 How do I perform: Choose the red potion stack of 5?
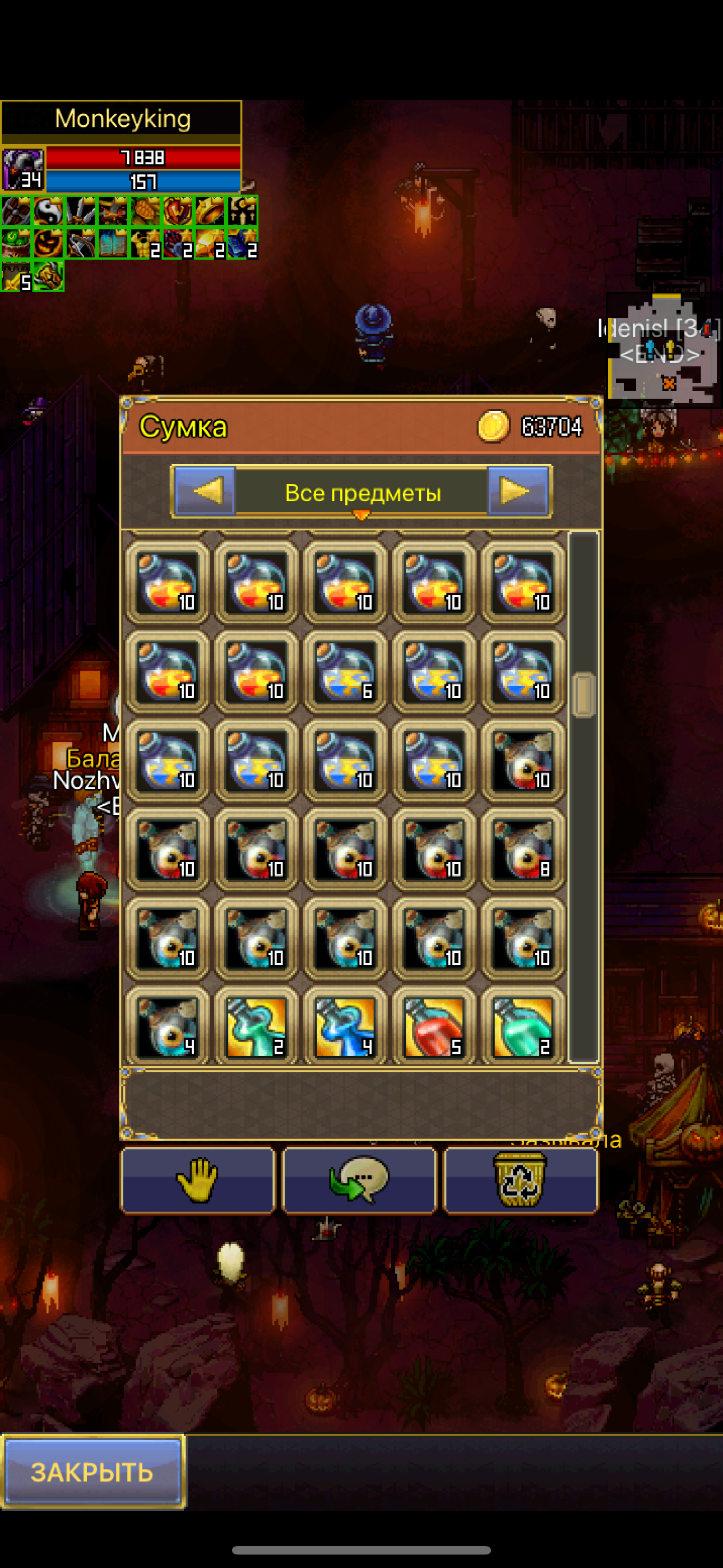point(434,1027)
